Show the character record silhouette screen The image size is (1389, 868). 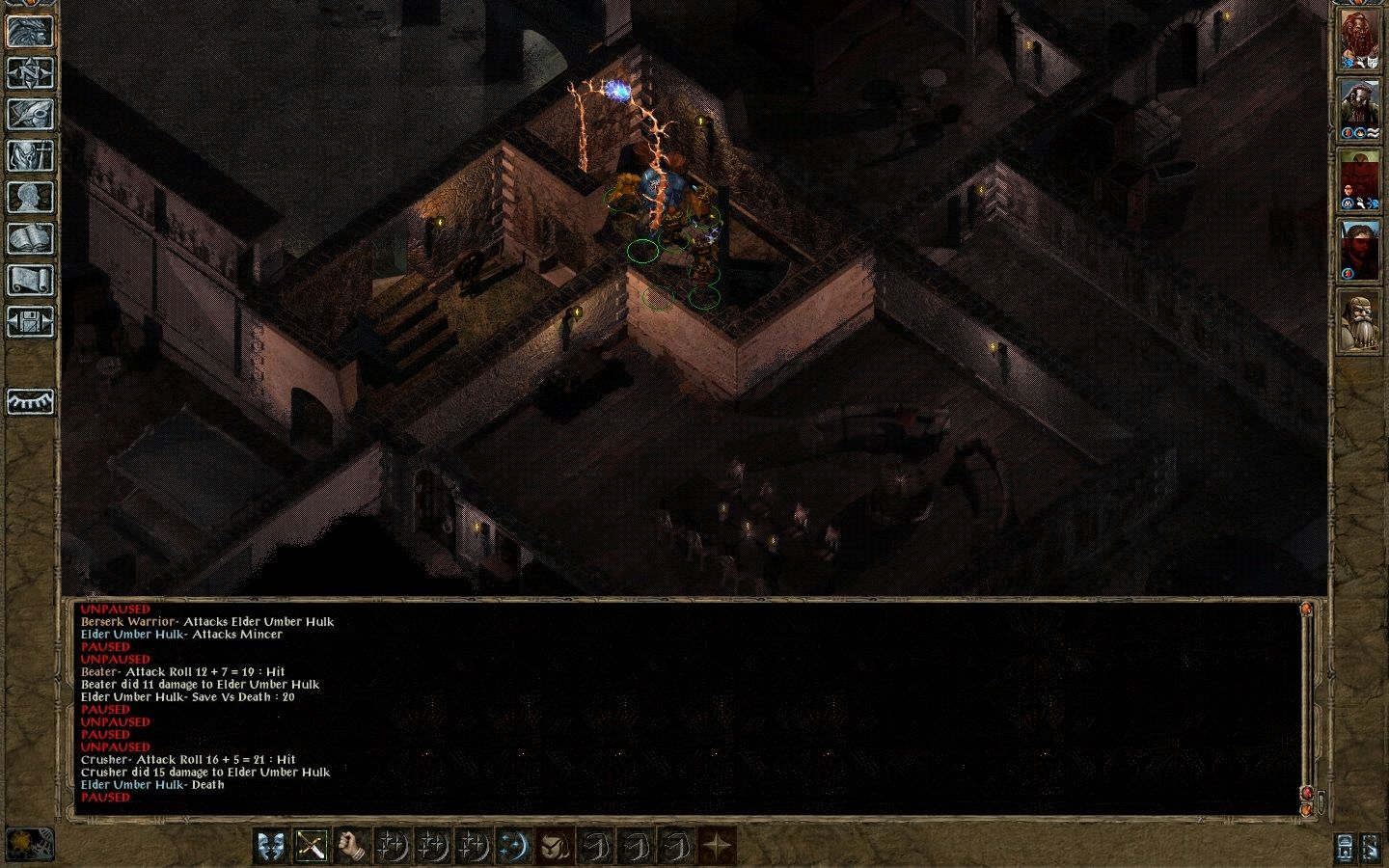[x=30, y=198]
